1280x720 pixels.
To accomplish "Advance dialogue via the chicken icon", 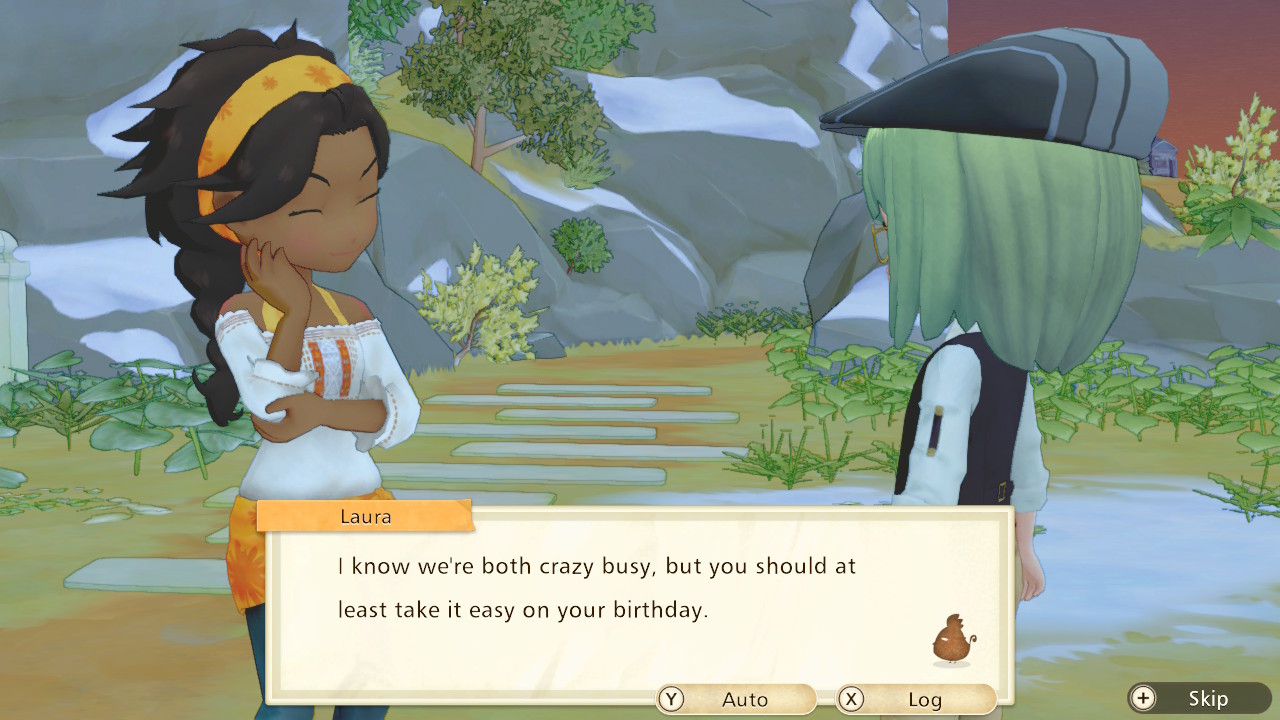I will point(952,641).
